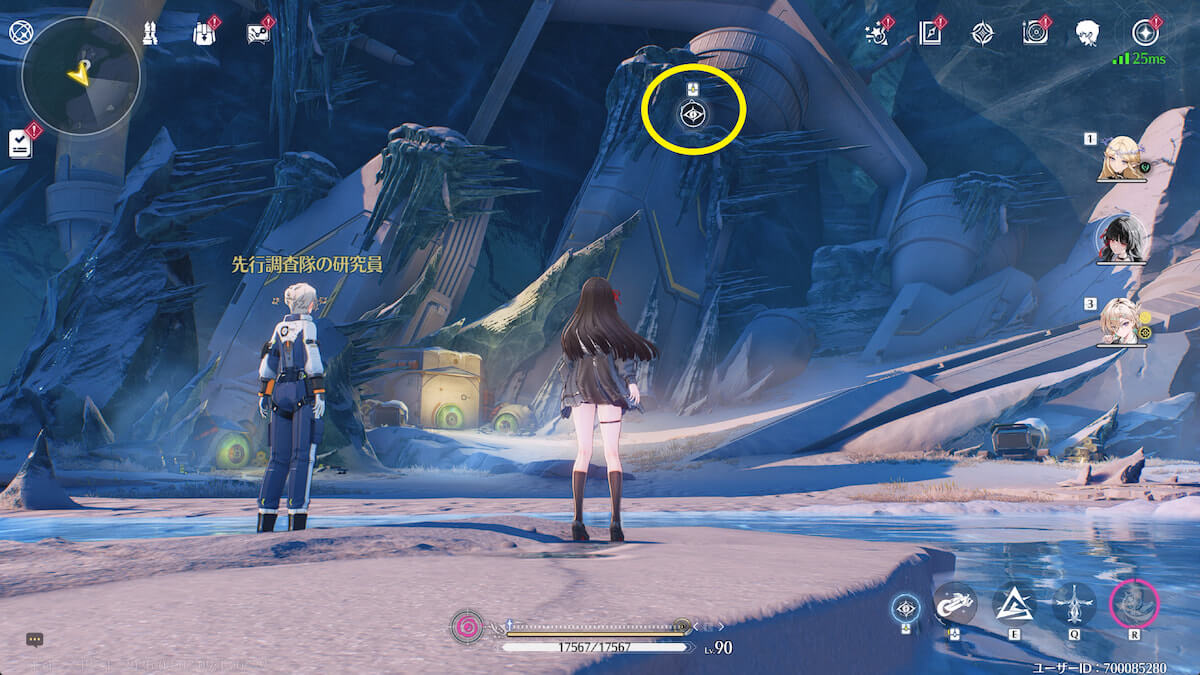Open the guidebook compass icon
1200x675 pixels.
pyautogui.click(x=930, y=33)
